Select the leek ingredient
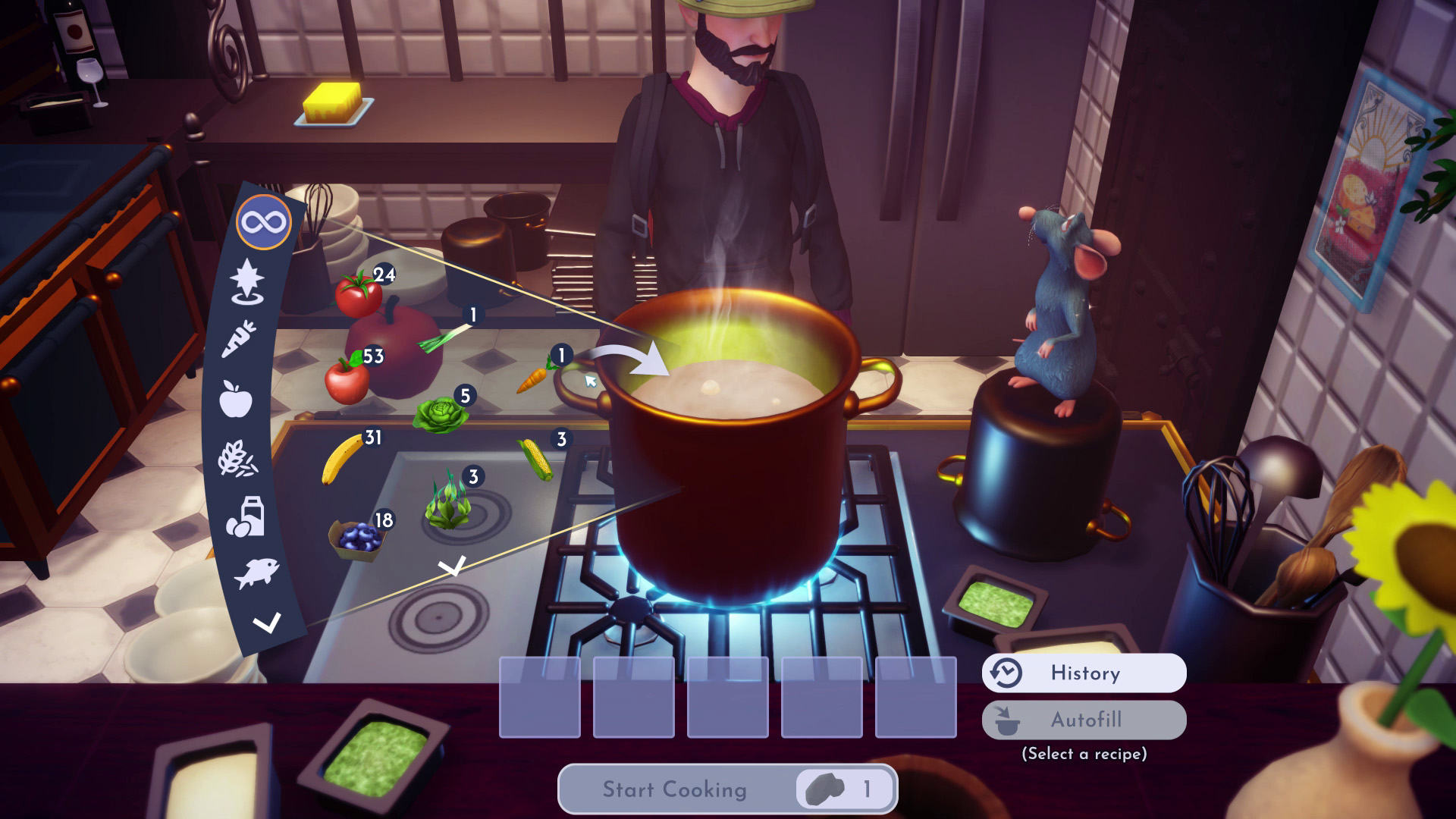1456x819 pixels. pyautogui.click(x=444, y=337)
